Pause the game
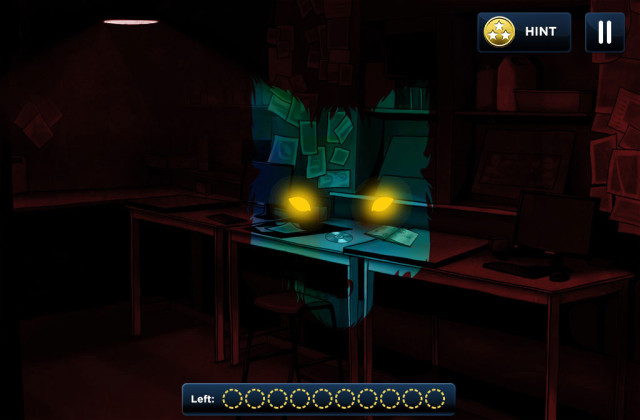The image size is (640, 420). [604, 32]
